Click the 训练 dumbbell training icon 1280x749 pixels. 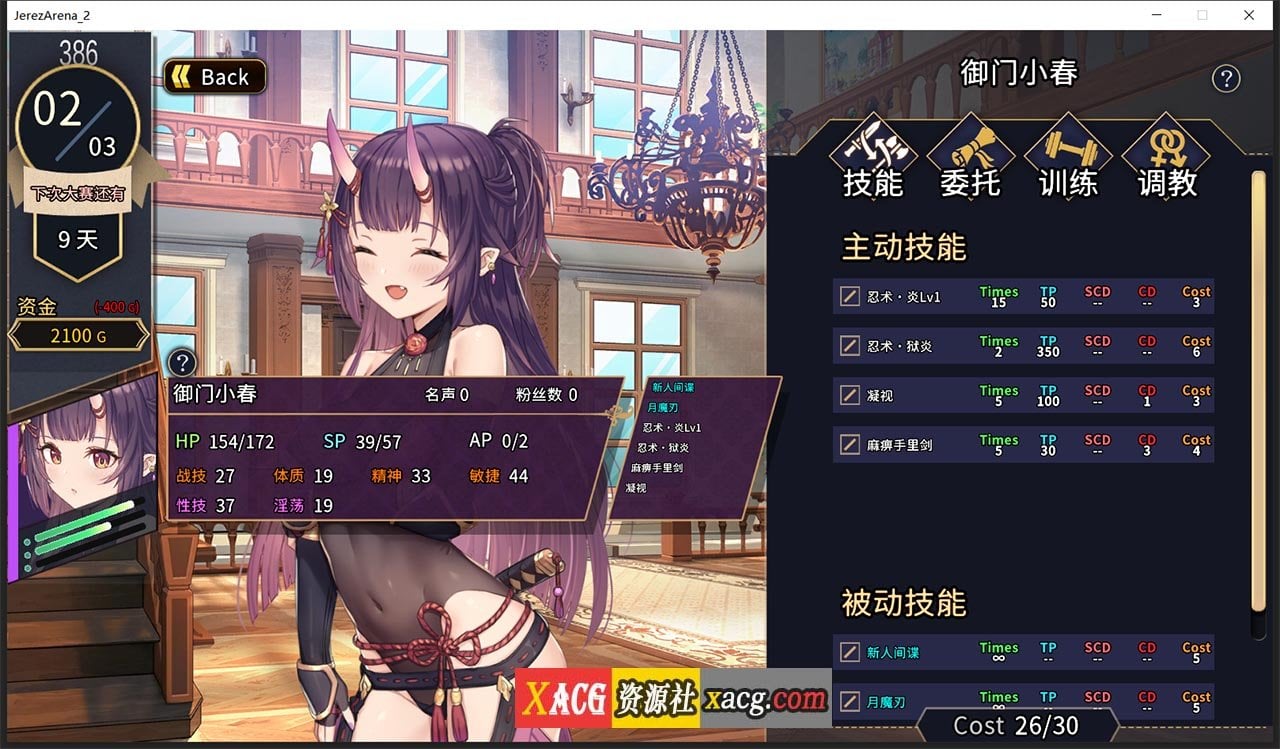[1067, 149]
